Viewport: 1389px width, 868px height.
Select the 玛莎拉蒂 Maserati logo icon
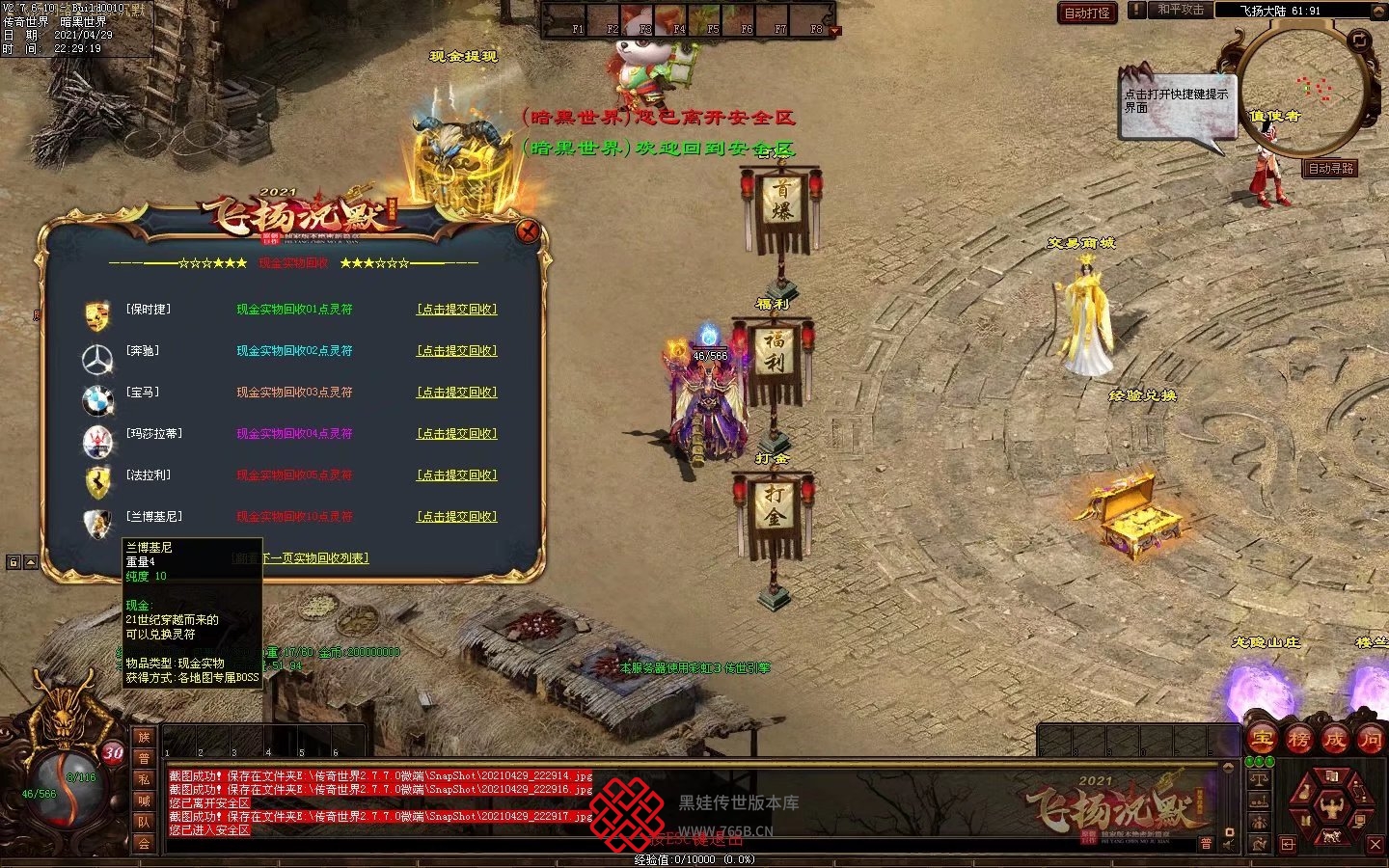pos(96,442)
